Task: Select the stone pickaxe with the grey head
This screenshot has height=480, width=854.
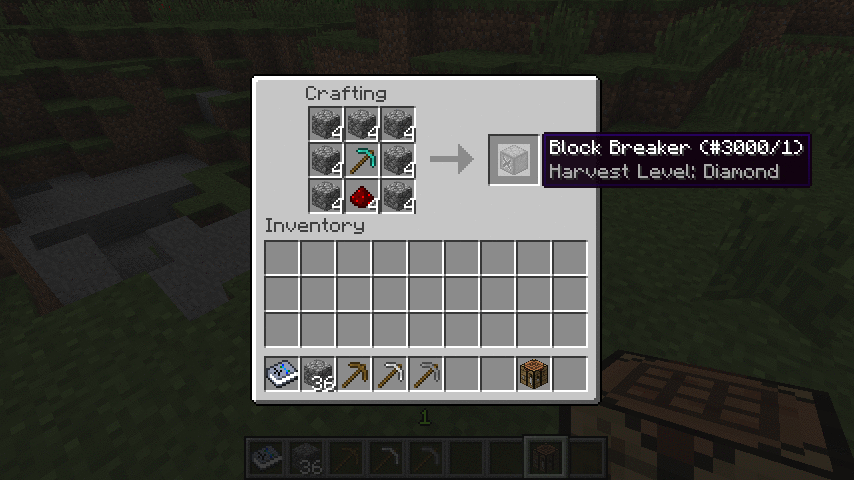Action: click(x=426, y=374)
